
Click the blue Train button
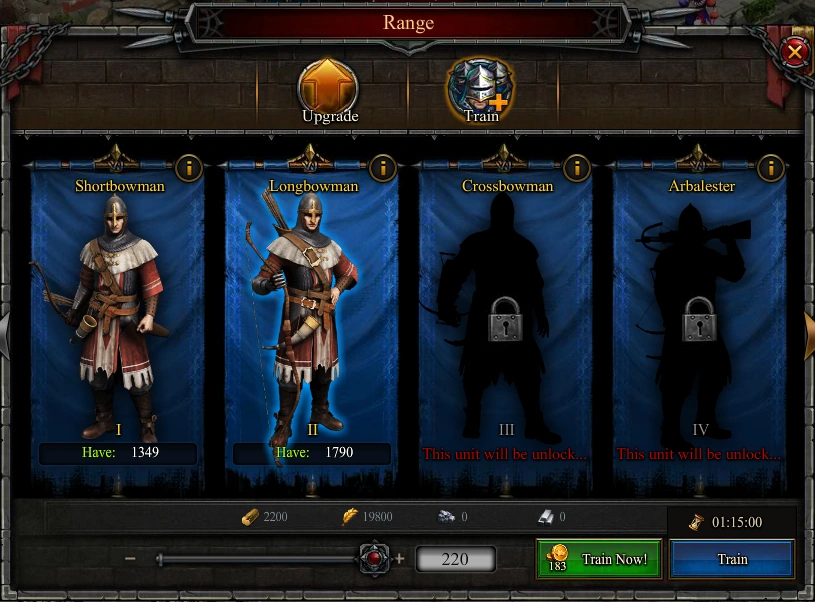tap(732, 559)
